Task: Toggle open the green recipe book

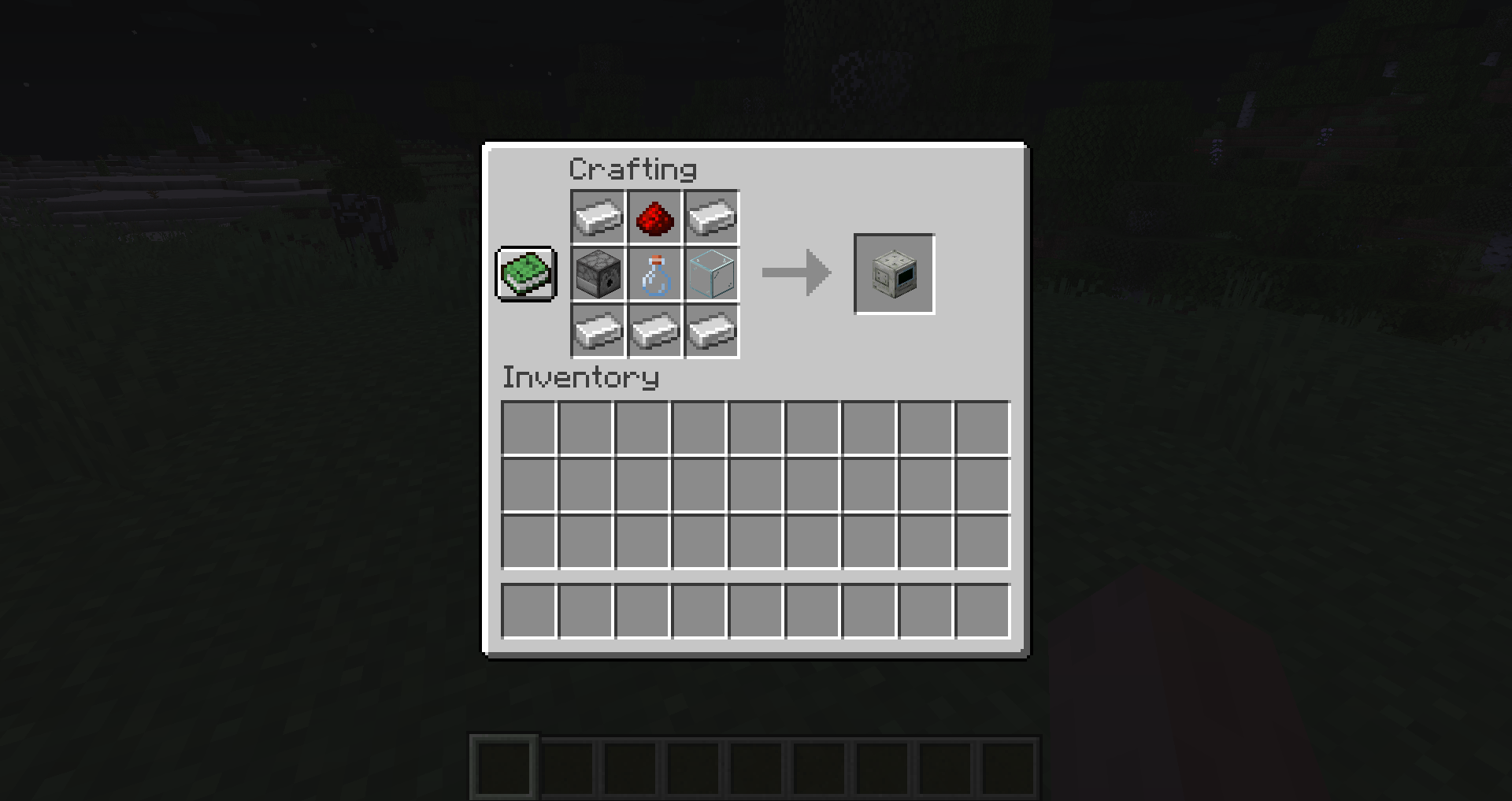Action: tap(525, 274)
